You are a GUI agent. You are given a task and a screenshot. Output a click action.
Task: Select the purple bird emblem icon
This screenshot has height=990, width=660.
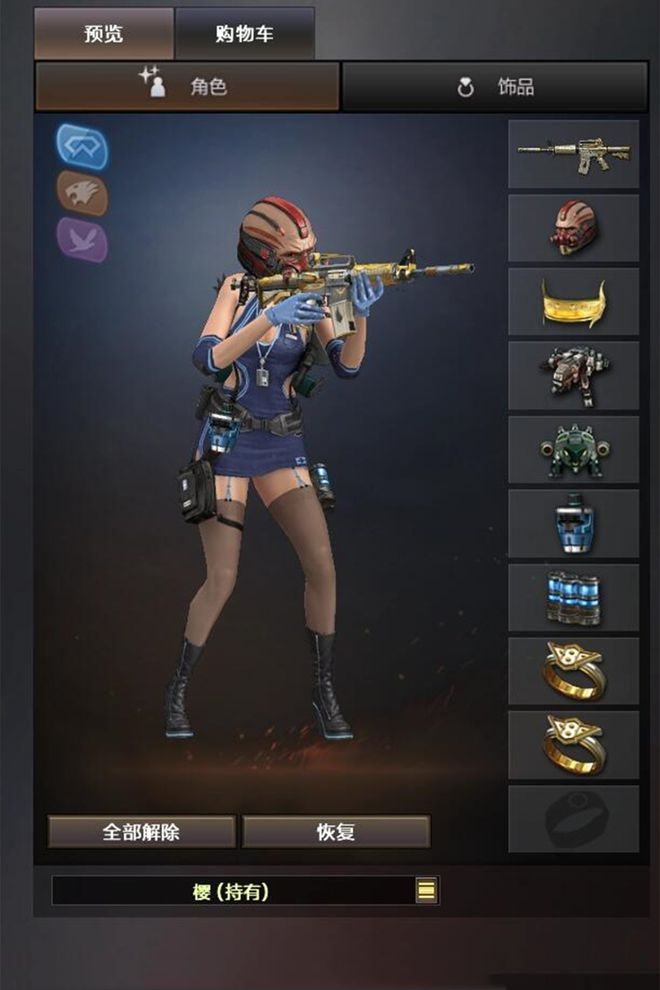(81, 240)
